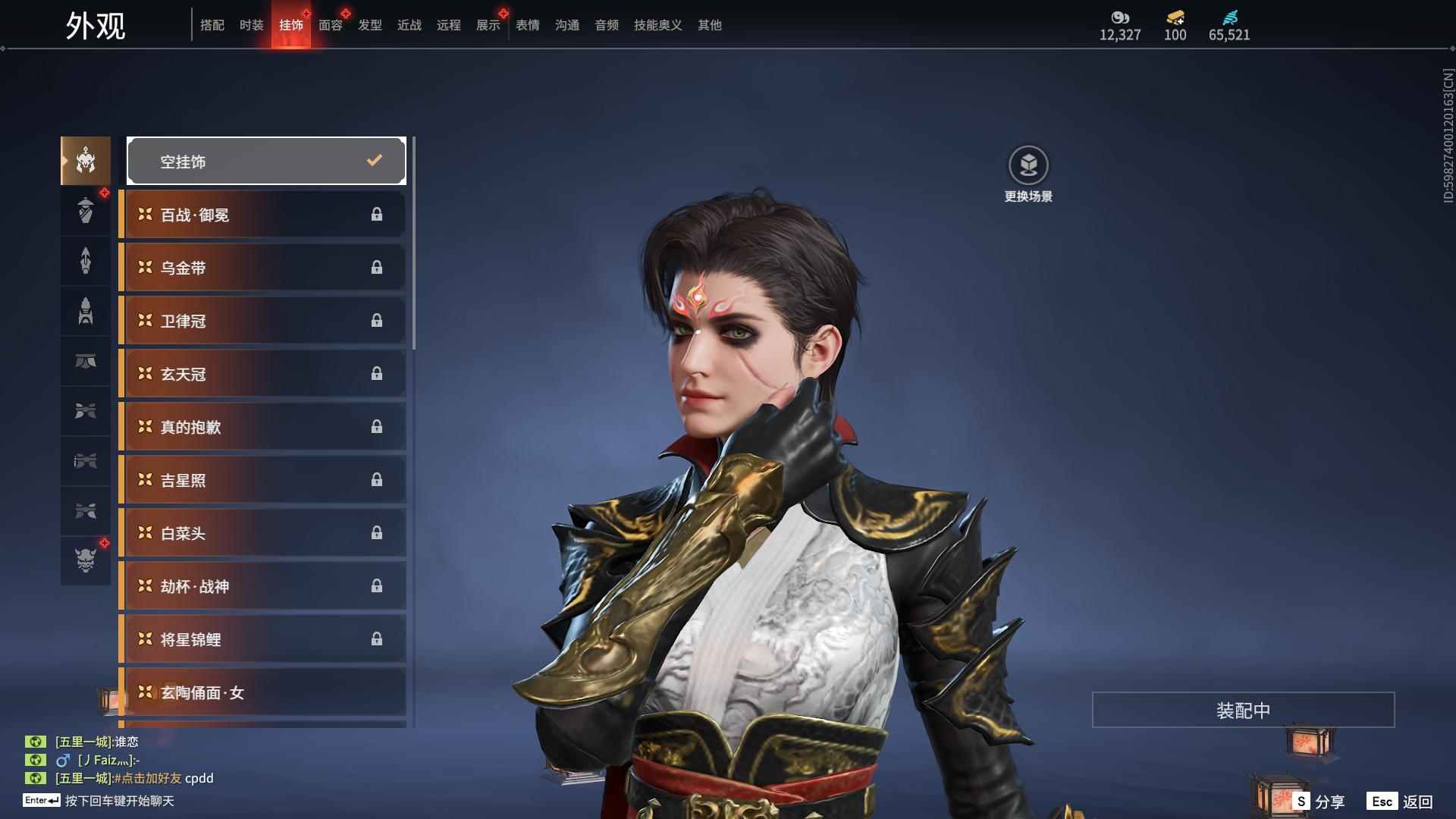
Task: Pick the 将星锦鲤 accessory
Action: [x=263, y=639]
